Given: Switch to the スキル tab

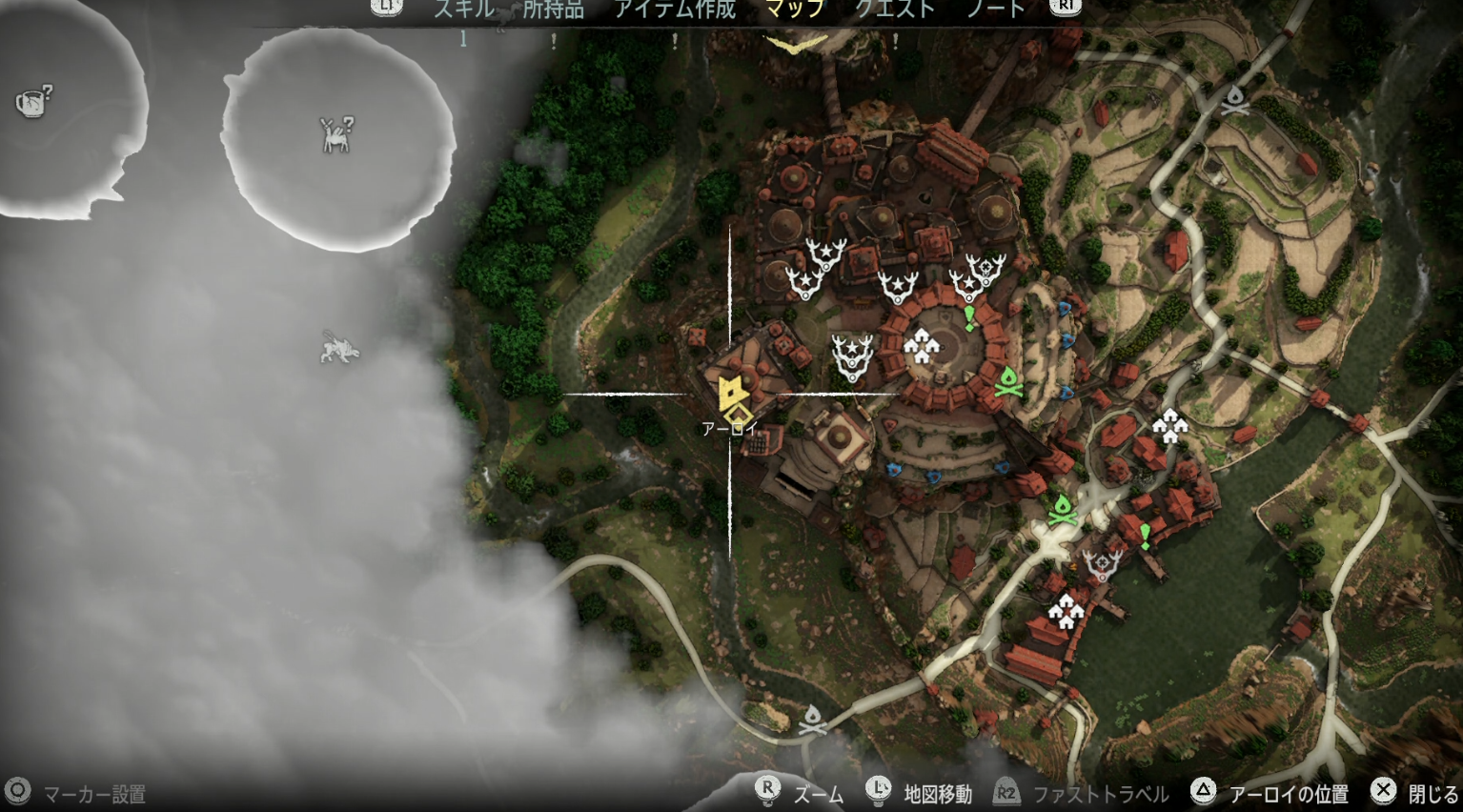Looking at the screenshot, I should pyautogui.click(x=464, y=10).
